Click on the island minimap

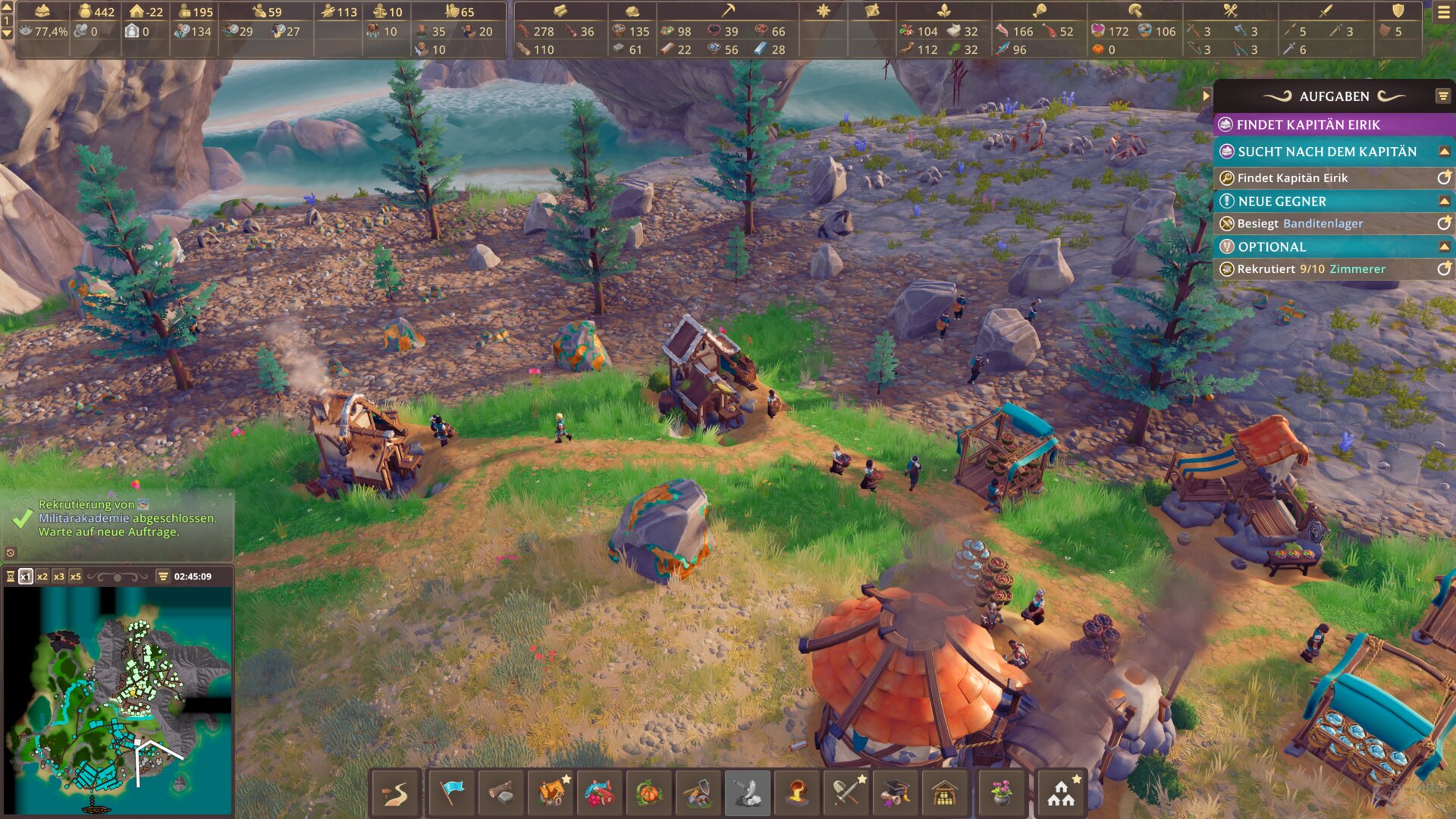tap(118, 698)
